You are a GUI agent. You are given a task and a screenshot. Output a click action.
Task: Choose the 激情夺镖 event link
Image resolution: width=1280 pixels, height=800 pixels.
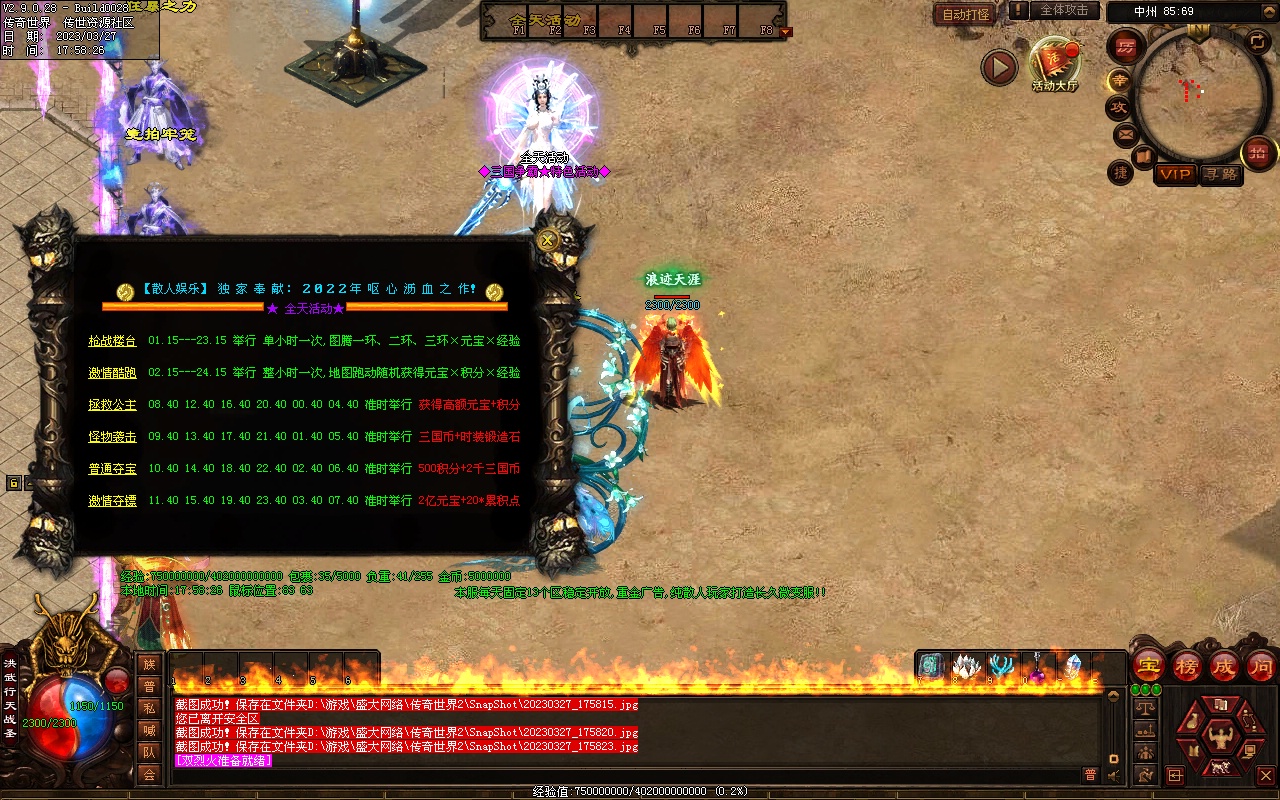(112, 501)
